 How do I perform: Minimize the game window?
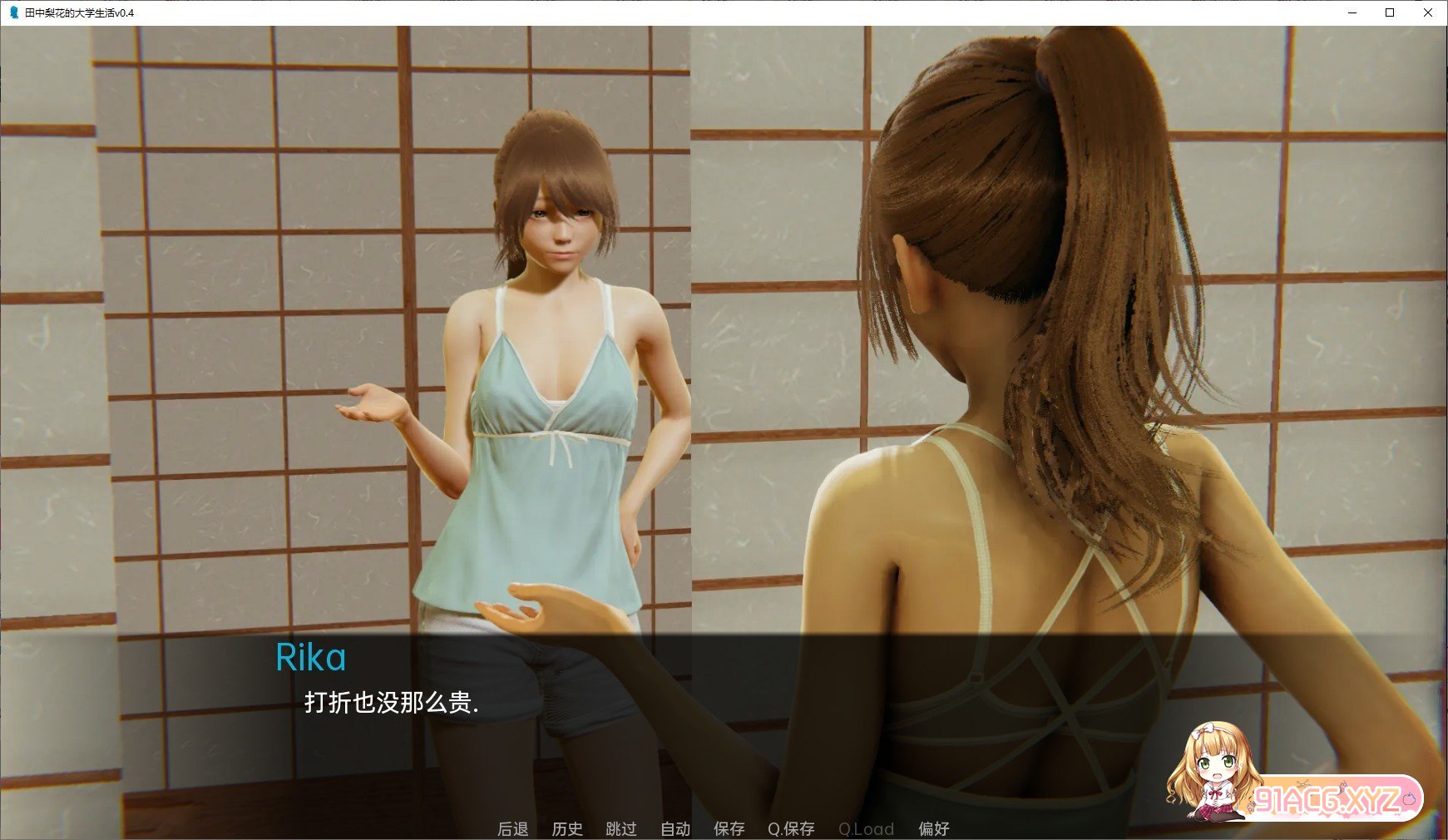pos(1352,12)
